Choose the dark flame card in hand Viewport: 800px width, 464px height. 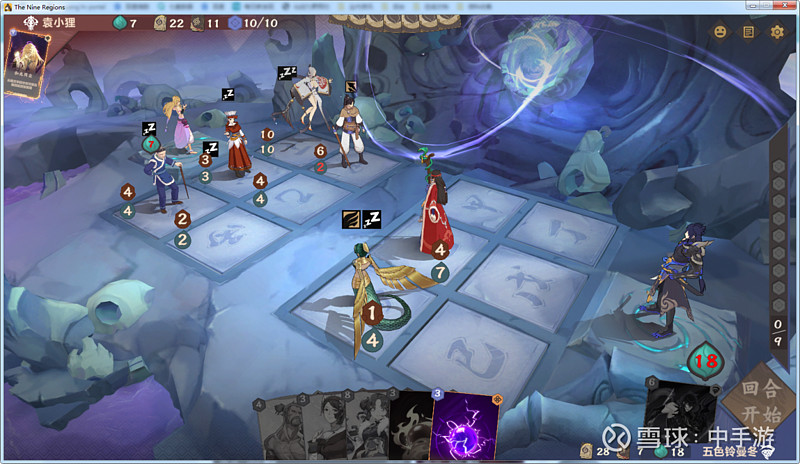point(410,428)
